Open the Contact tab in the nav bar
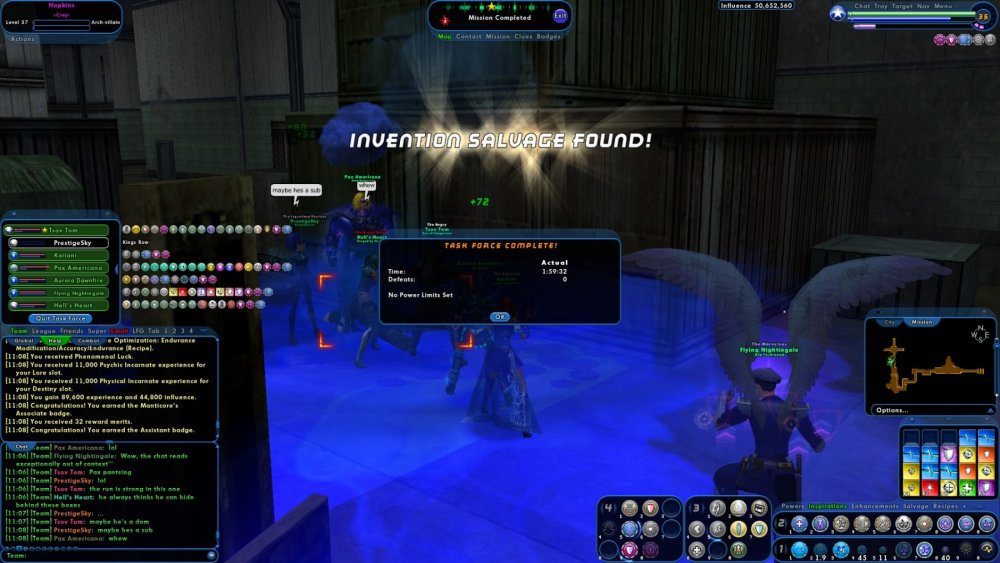1000x563 pixels. click(468, 36)
